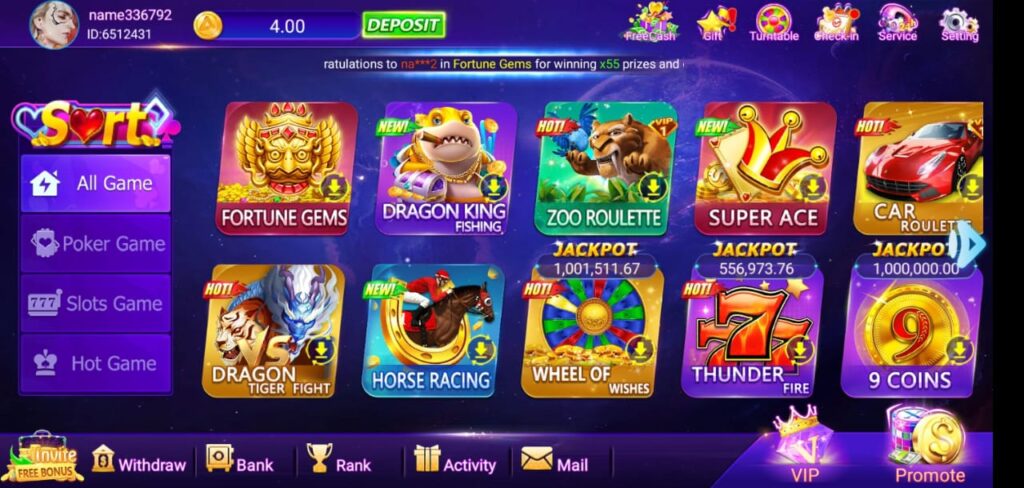
Task: Switch to Poker Game category
Action: coord(96,244)
